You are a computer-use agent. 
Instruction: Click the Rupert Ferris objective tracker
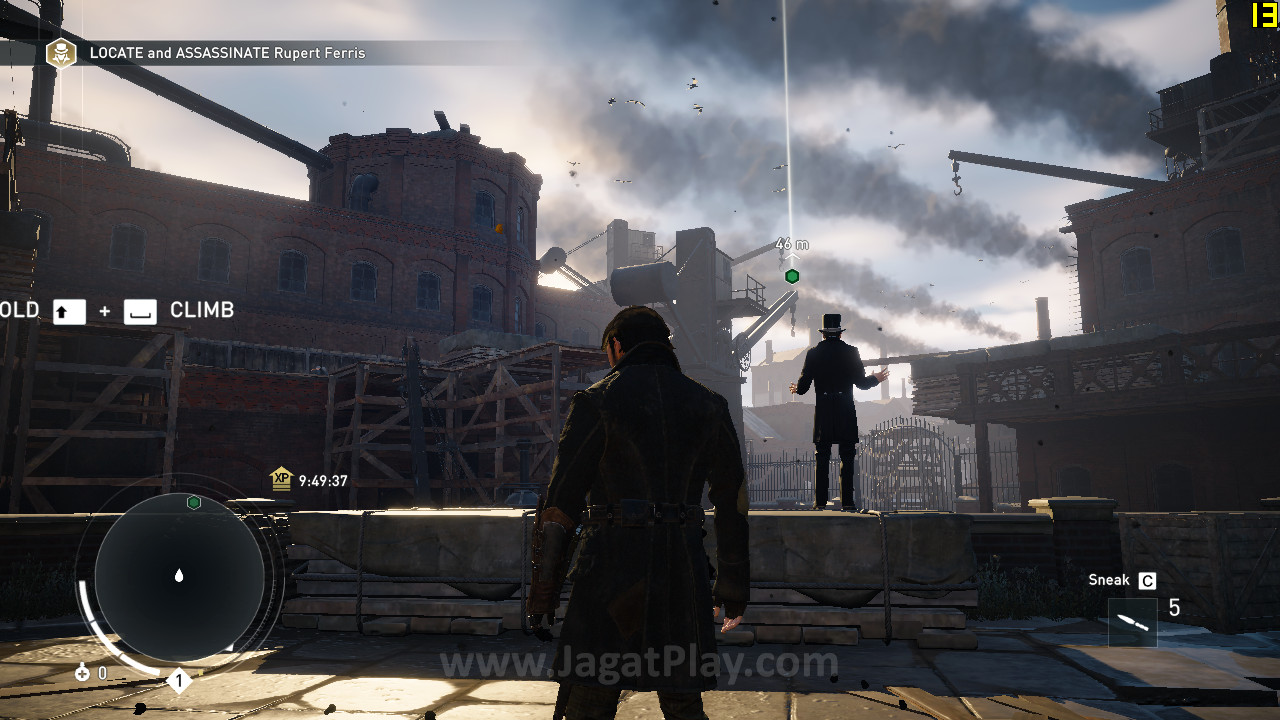(x=228, y=53)
